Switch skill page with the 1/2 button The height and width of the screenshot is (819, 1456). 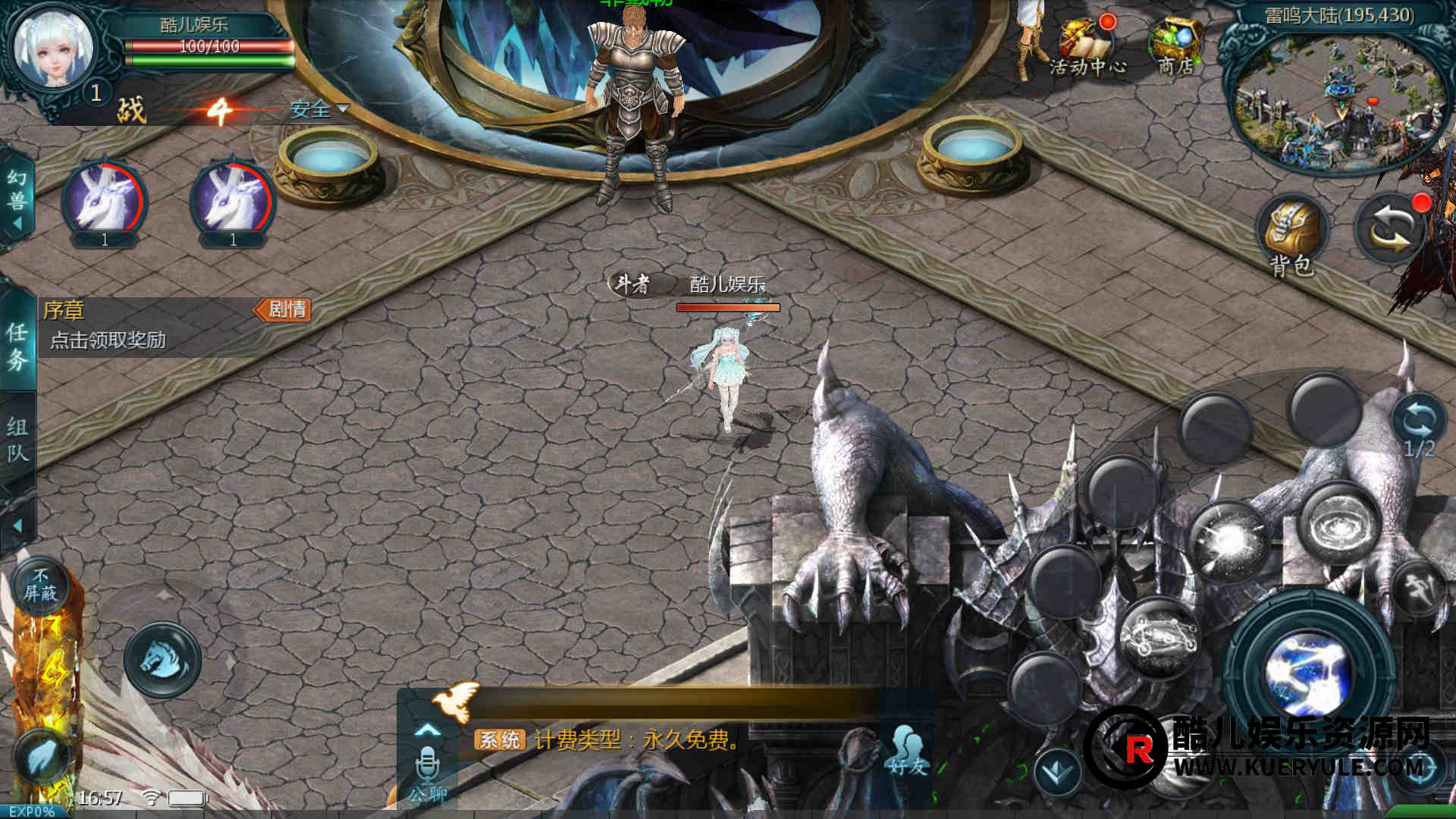[1418, 426]
